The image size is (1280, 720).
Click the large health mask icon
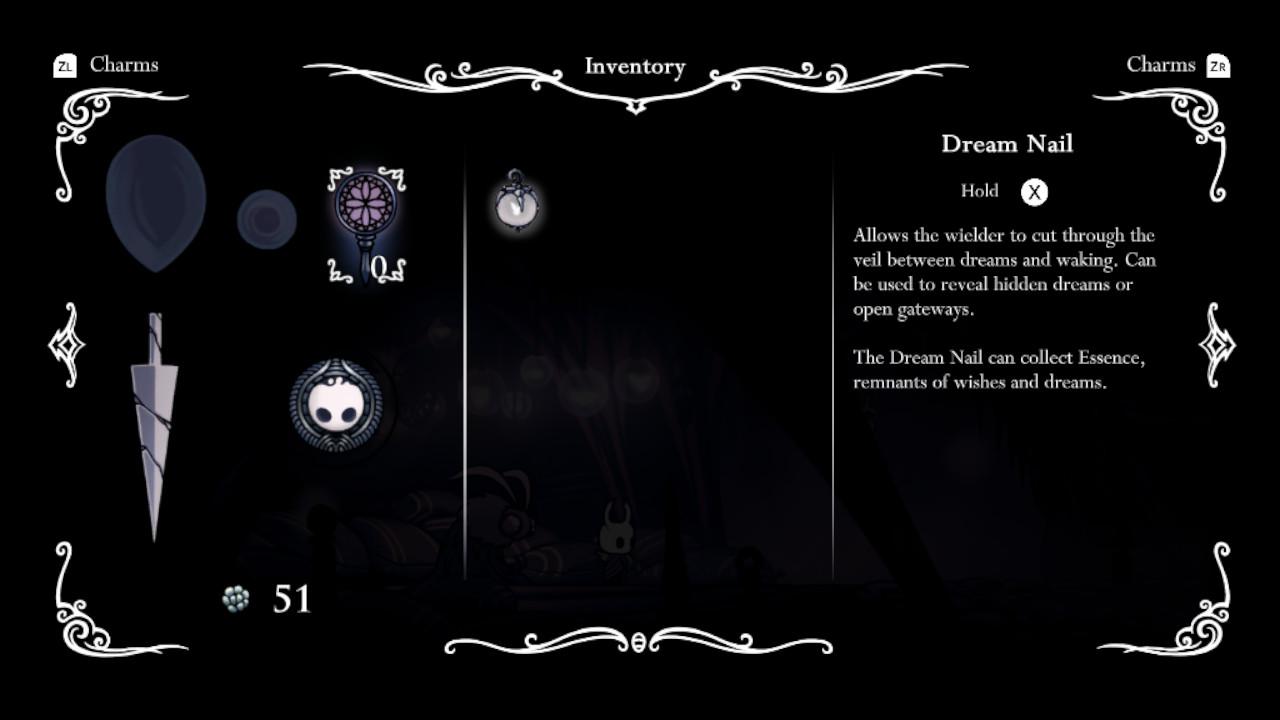click(155, 200)
